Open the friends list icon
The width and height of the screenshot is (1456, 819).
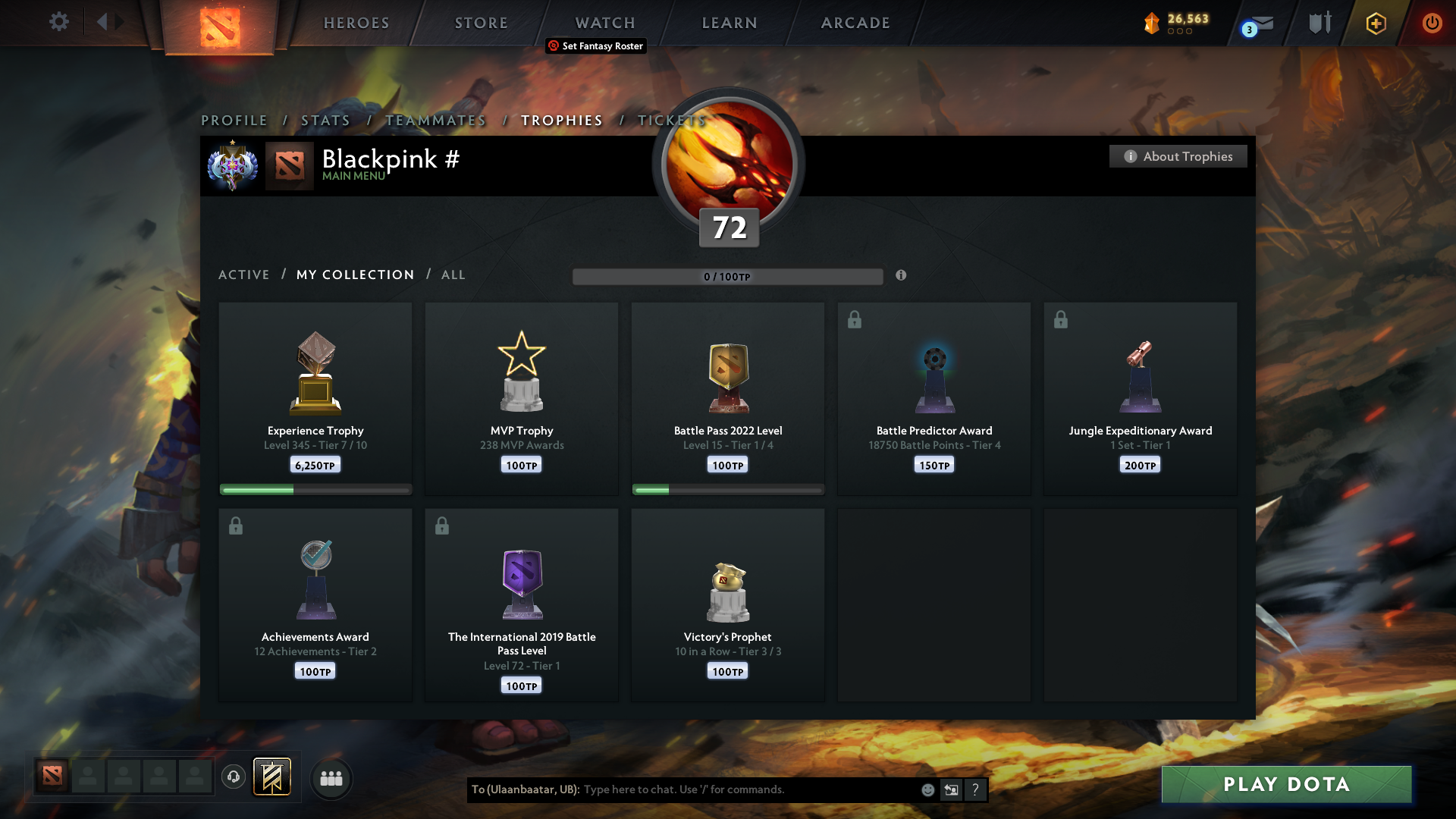point(331,779)
